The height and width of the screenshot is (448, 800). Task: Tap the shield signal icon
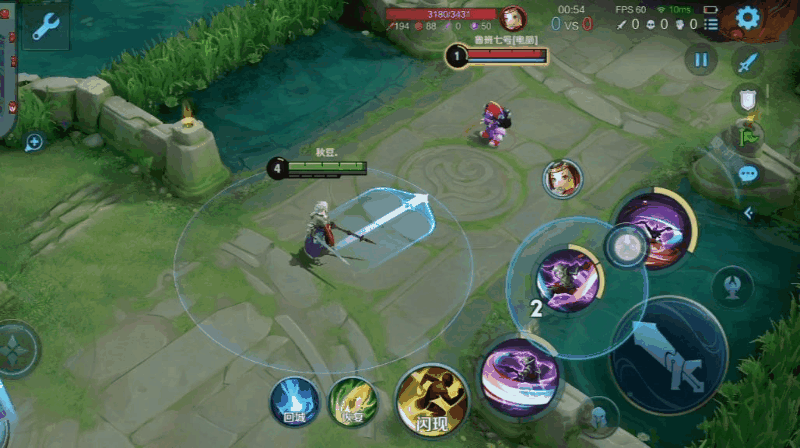748,98
